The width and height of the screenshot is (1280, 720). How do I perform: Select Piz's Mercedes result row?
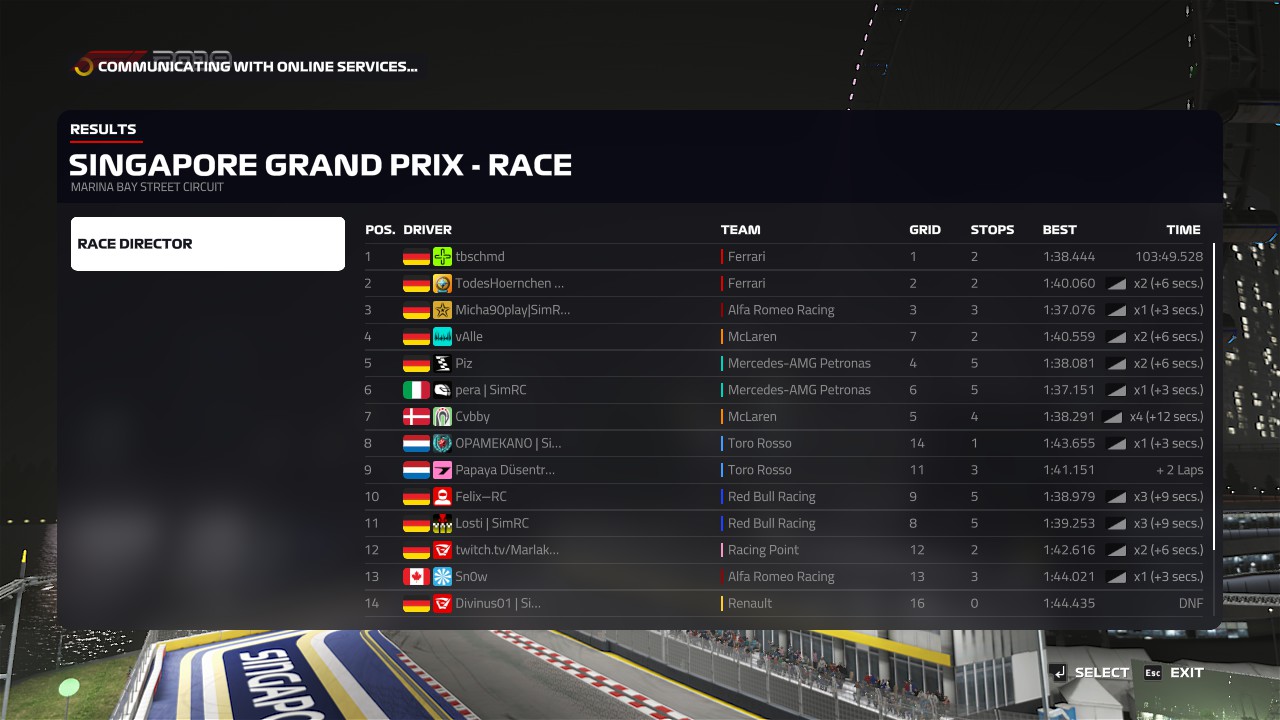(783, 363)
